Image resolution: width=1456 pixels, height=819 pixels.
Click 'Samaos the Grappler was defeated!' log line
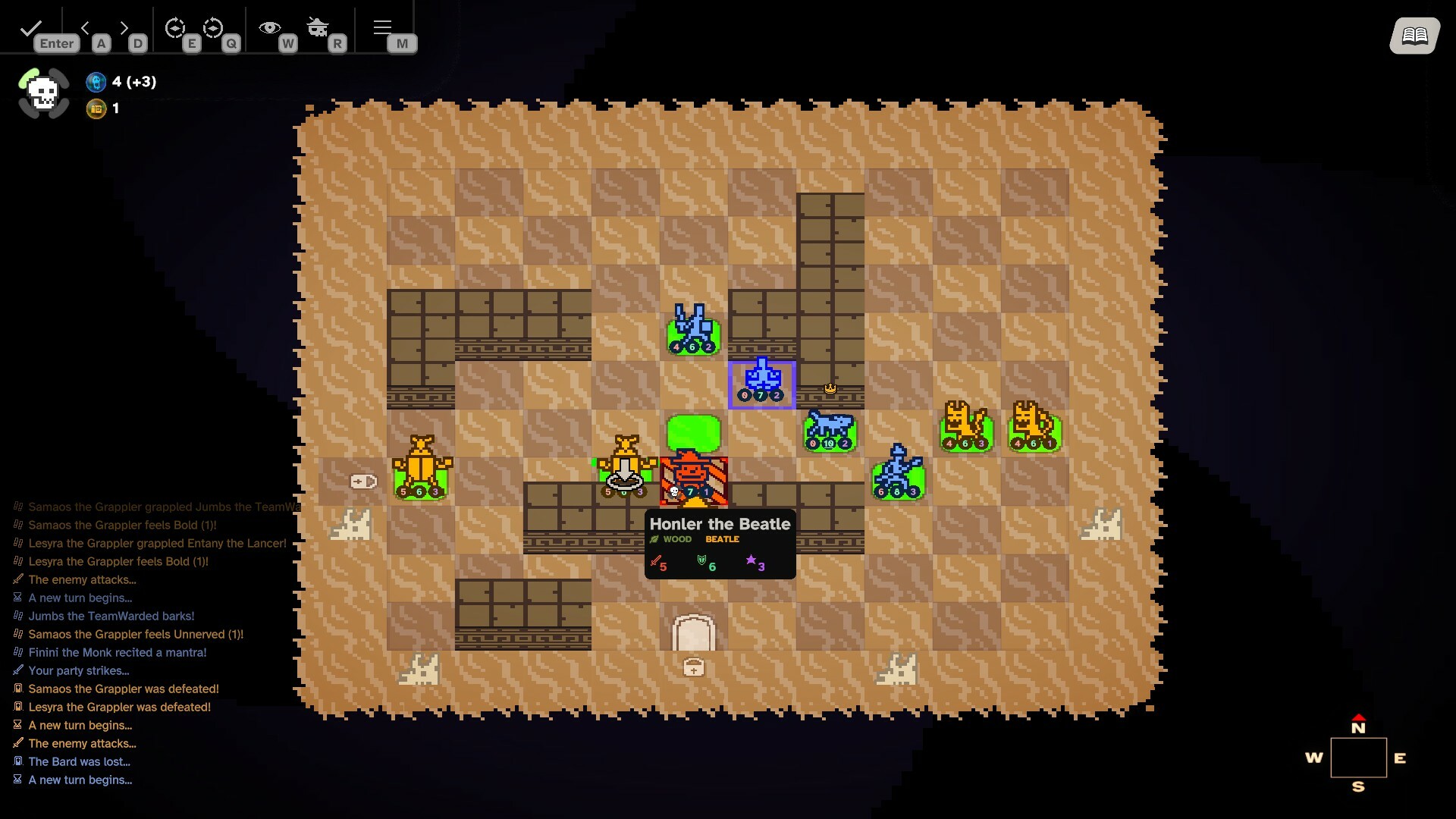point(123,689)
